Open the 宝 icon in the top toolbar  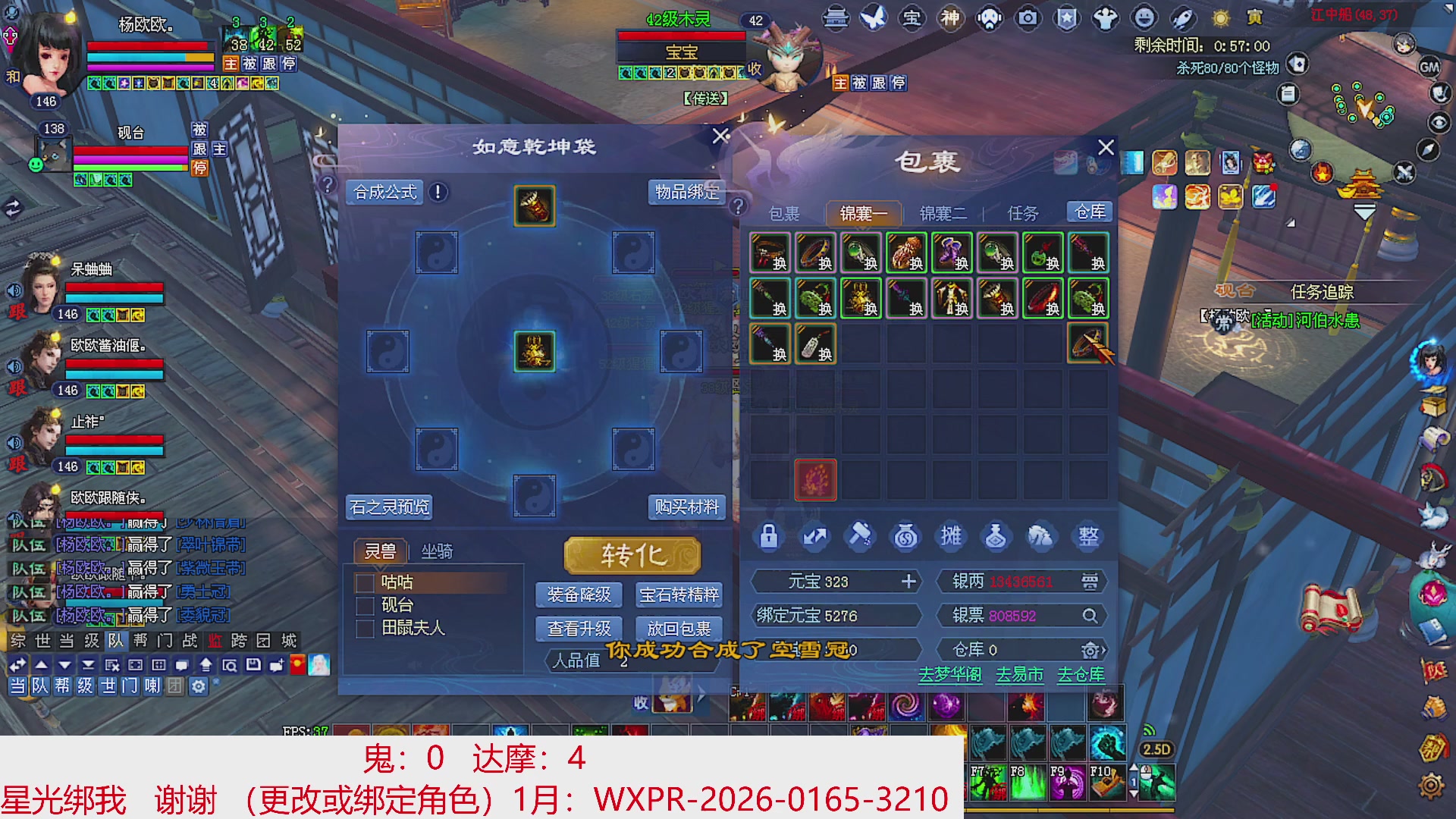[912, 19]
